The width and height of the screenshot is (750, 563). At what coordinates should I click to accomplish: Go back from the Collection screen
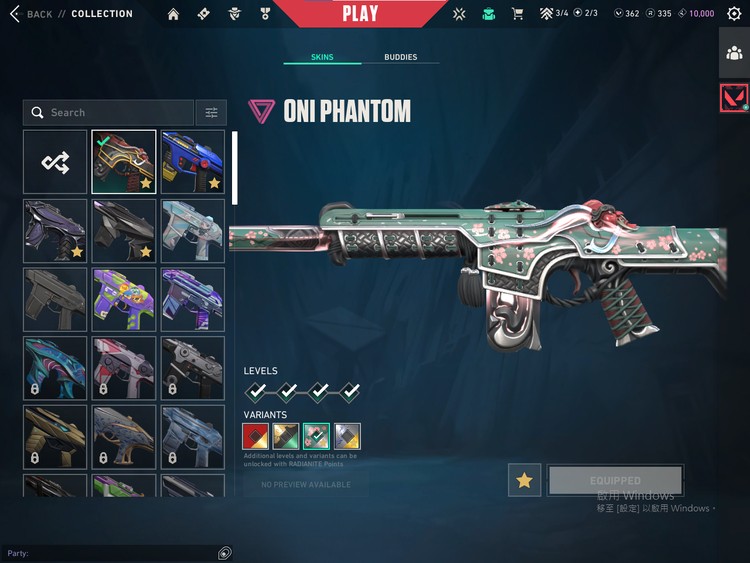point(30,14)
